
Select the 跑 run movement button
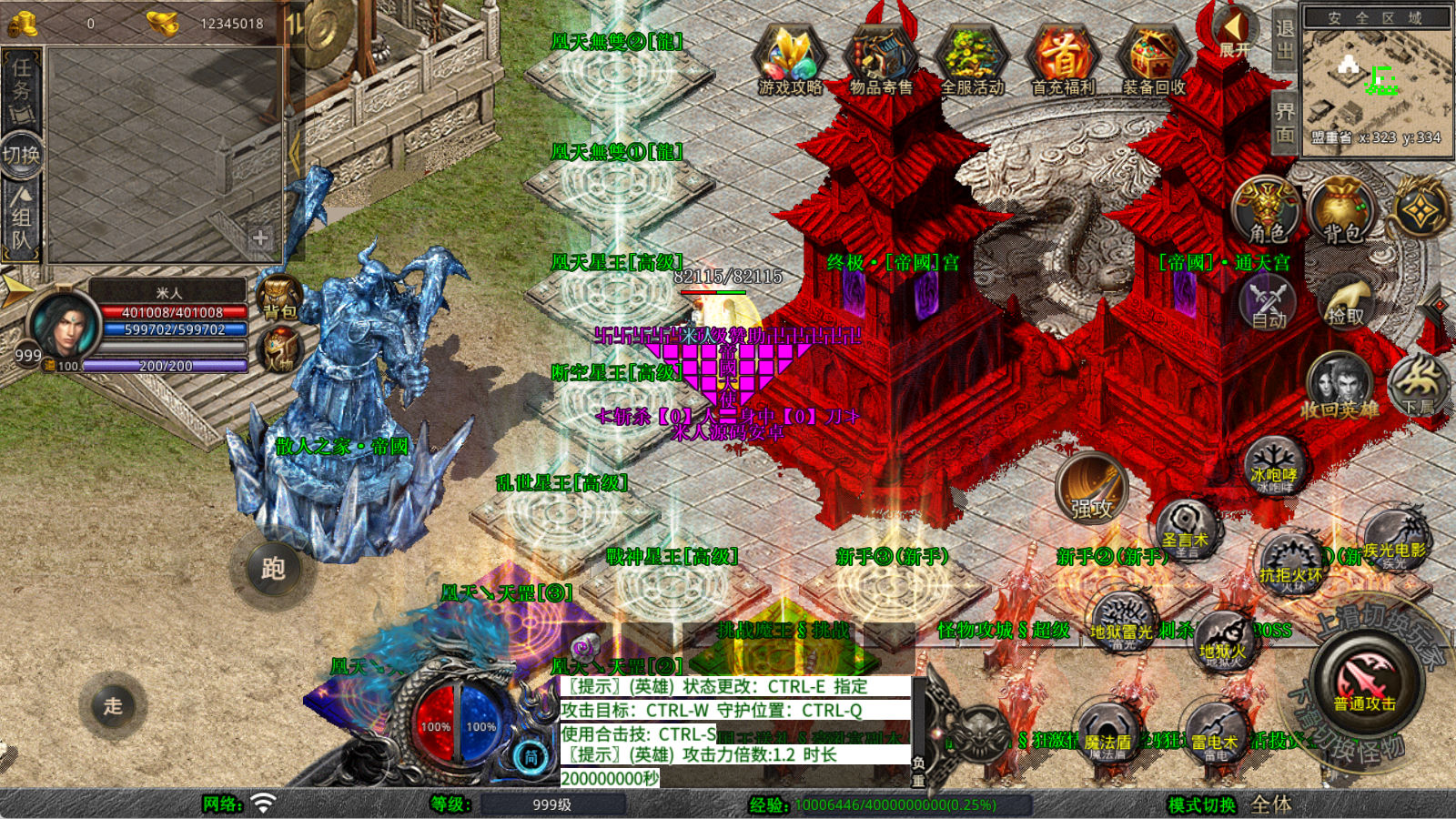tap(273, 569)
